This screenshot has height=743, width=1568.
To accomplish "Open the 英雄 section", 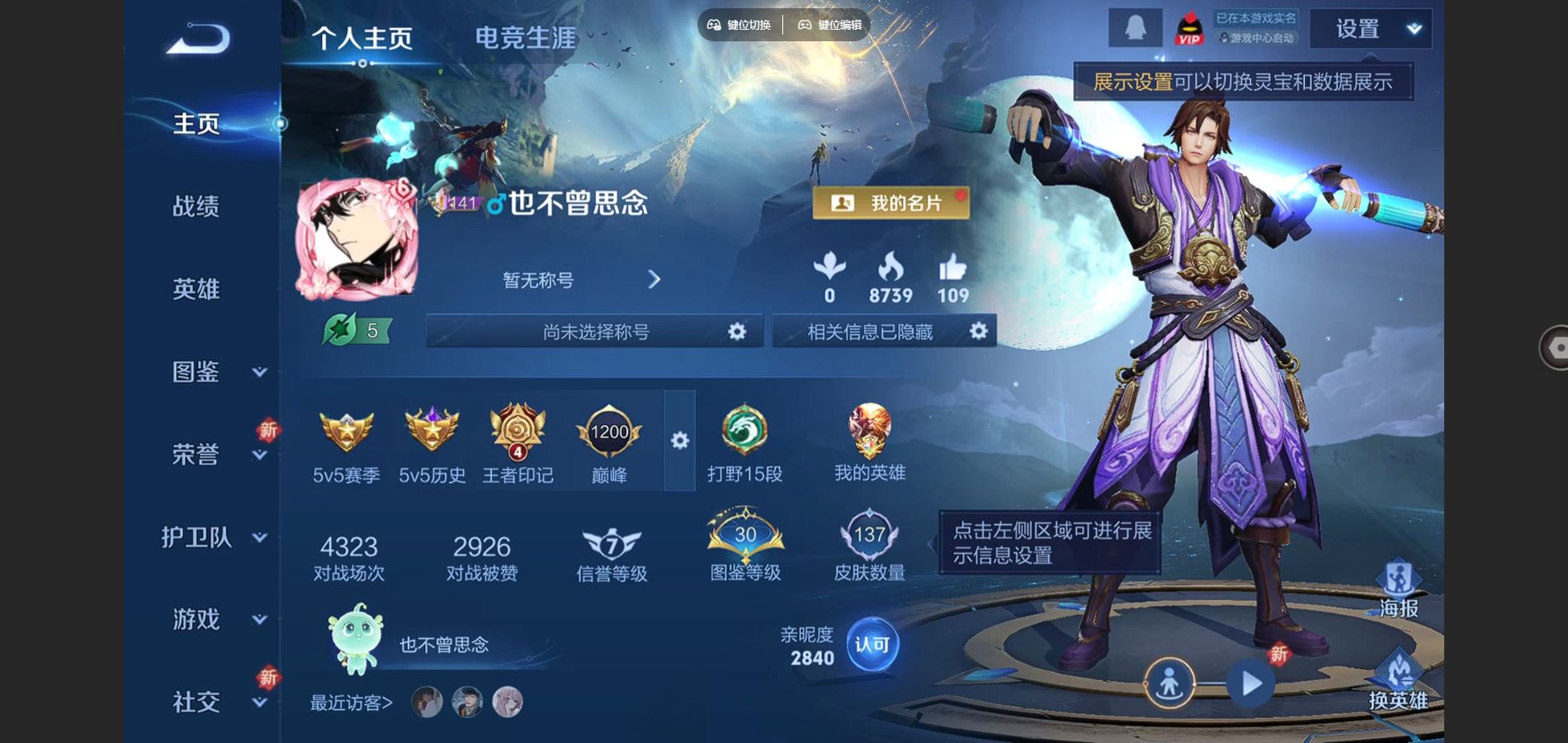I will 196,289.
